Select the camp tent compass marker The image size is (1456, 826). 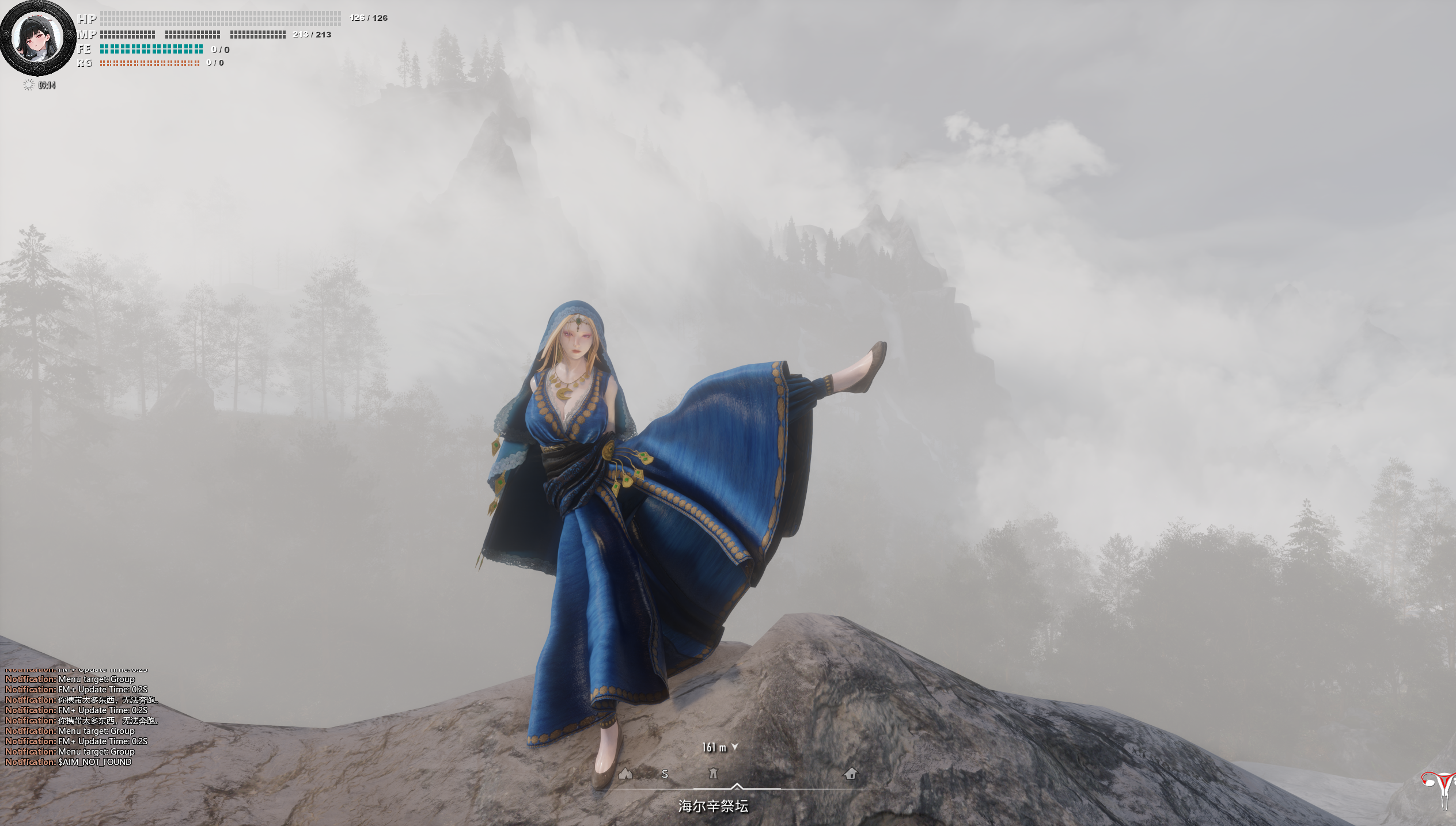coord(625,773)
